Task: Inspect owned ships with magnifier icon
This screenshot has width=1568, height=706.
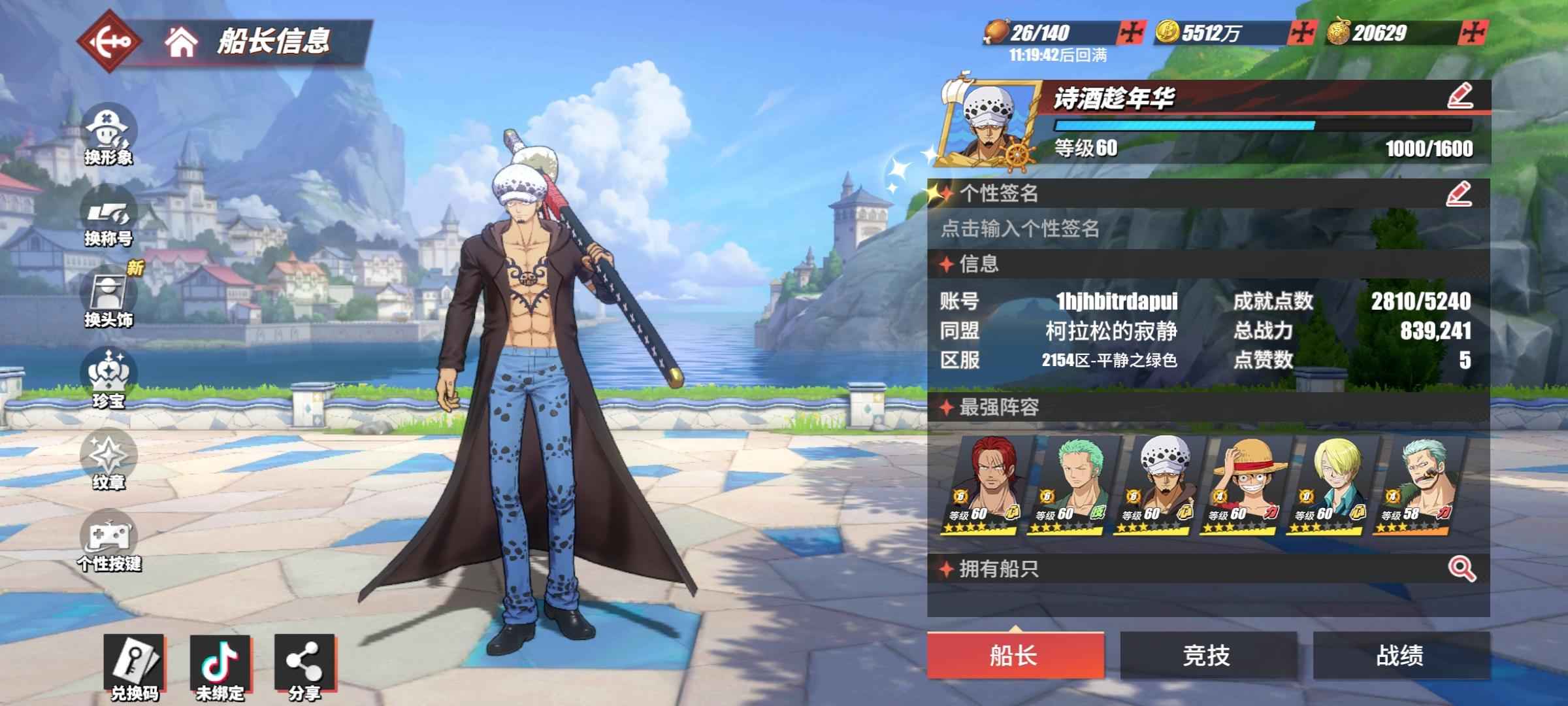Action: pos(1462,569)
